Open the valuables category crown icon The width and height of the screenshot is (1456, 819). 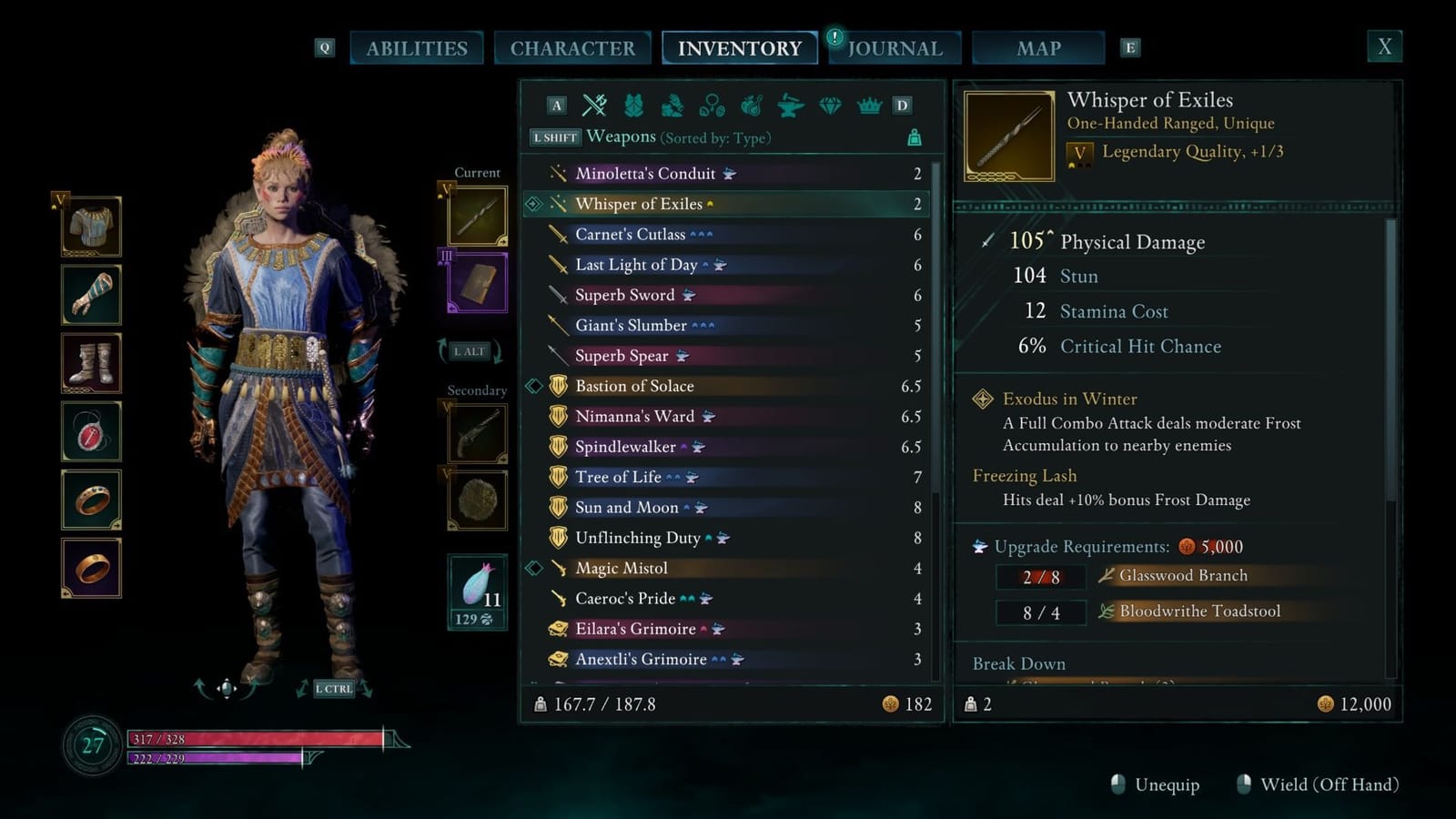(x=867, y=106)
